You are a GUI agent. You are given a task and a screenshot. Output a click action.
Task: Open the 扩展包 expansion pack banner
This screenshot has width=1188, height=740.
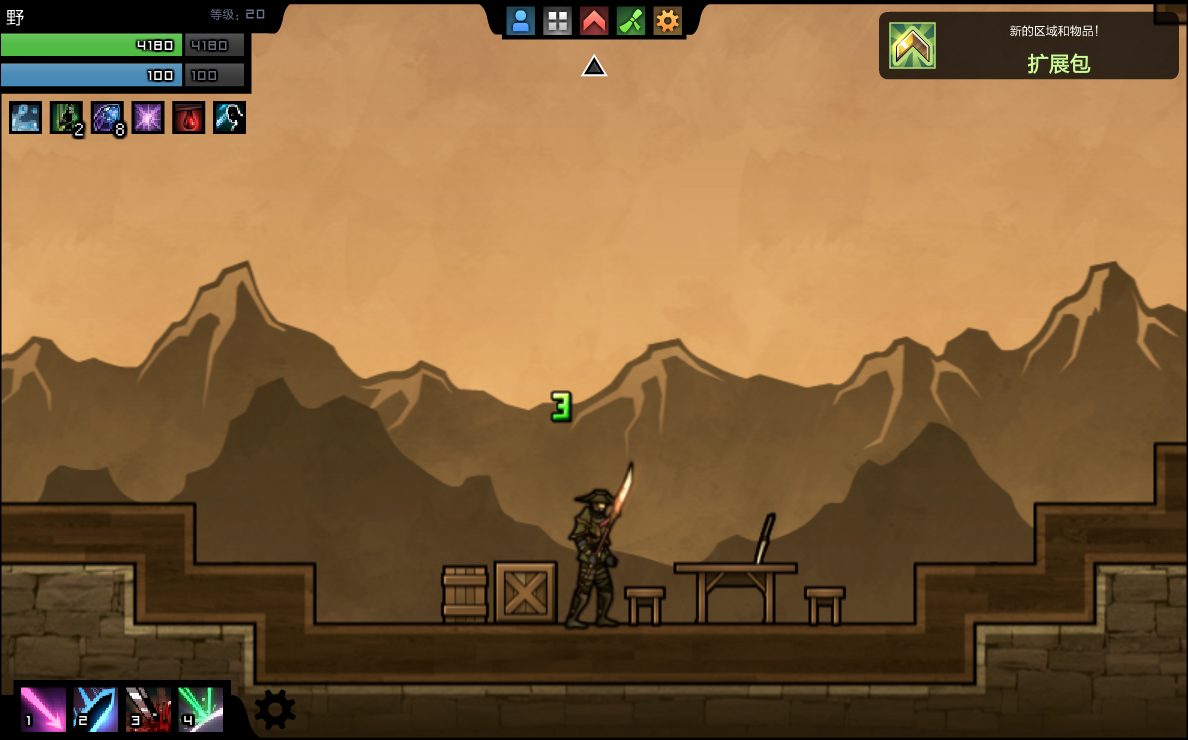(1028, 46)
